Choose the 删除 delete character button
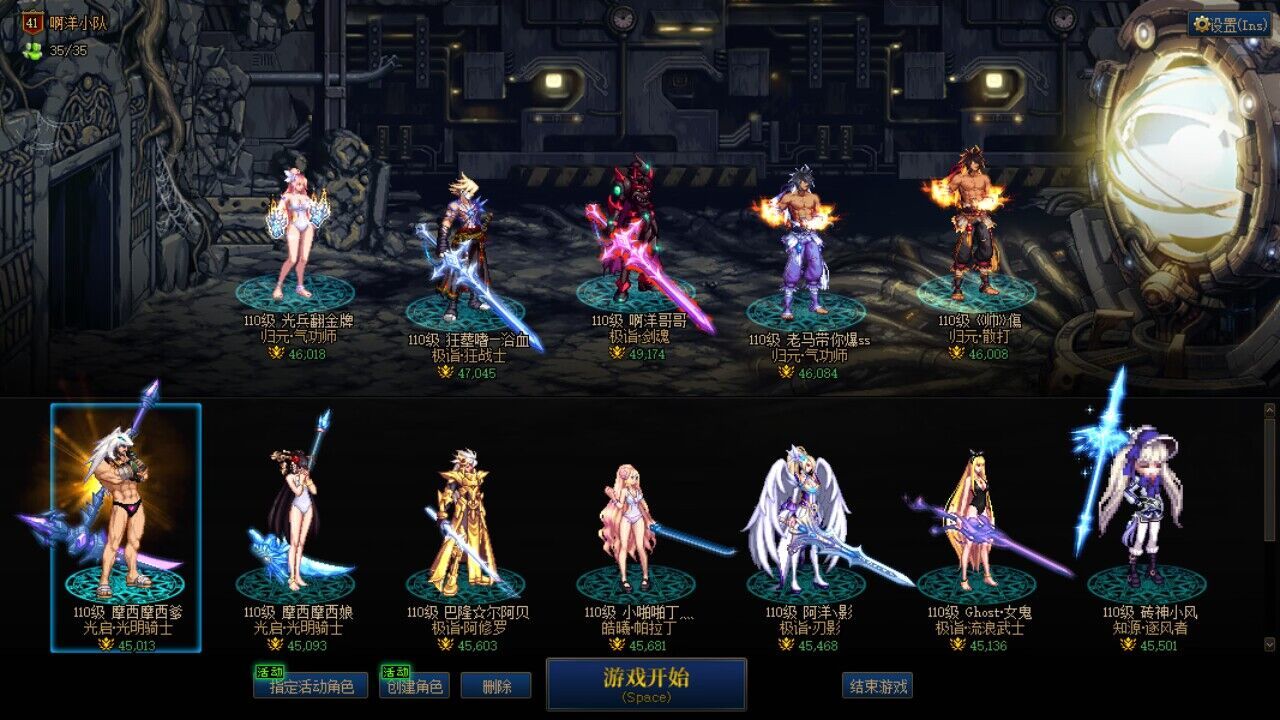 (x=496, y=686)
